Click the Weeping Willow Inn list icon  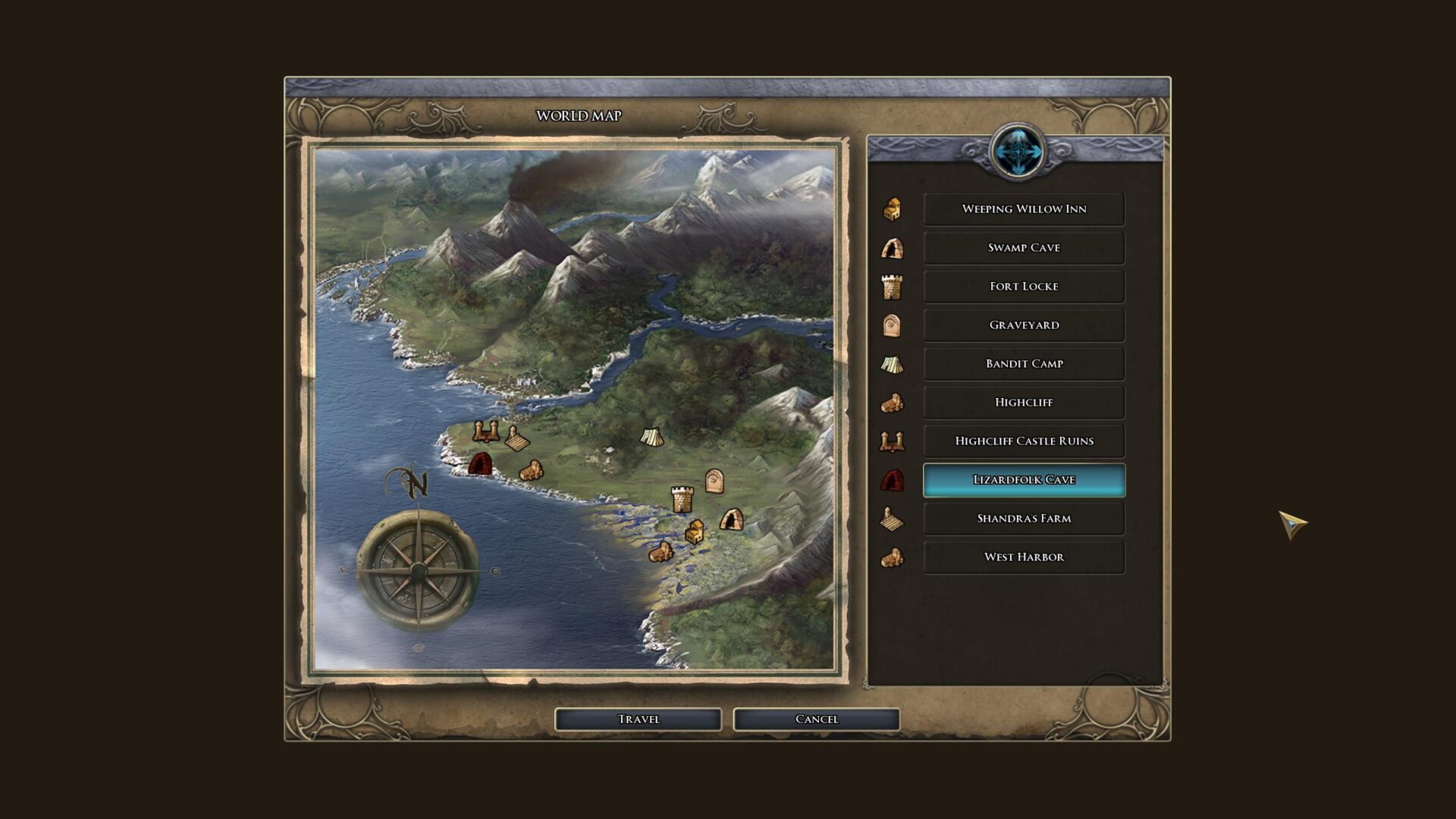tap(893, 209)
